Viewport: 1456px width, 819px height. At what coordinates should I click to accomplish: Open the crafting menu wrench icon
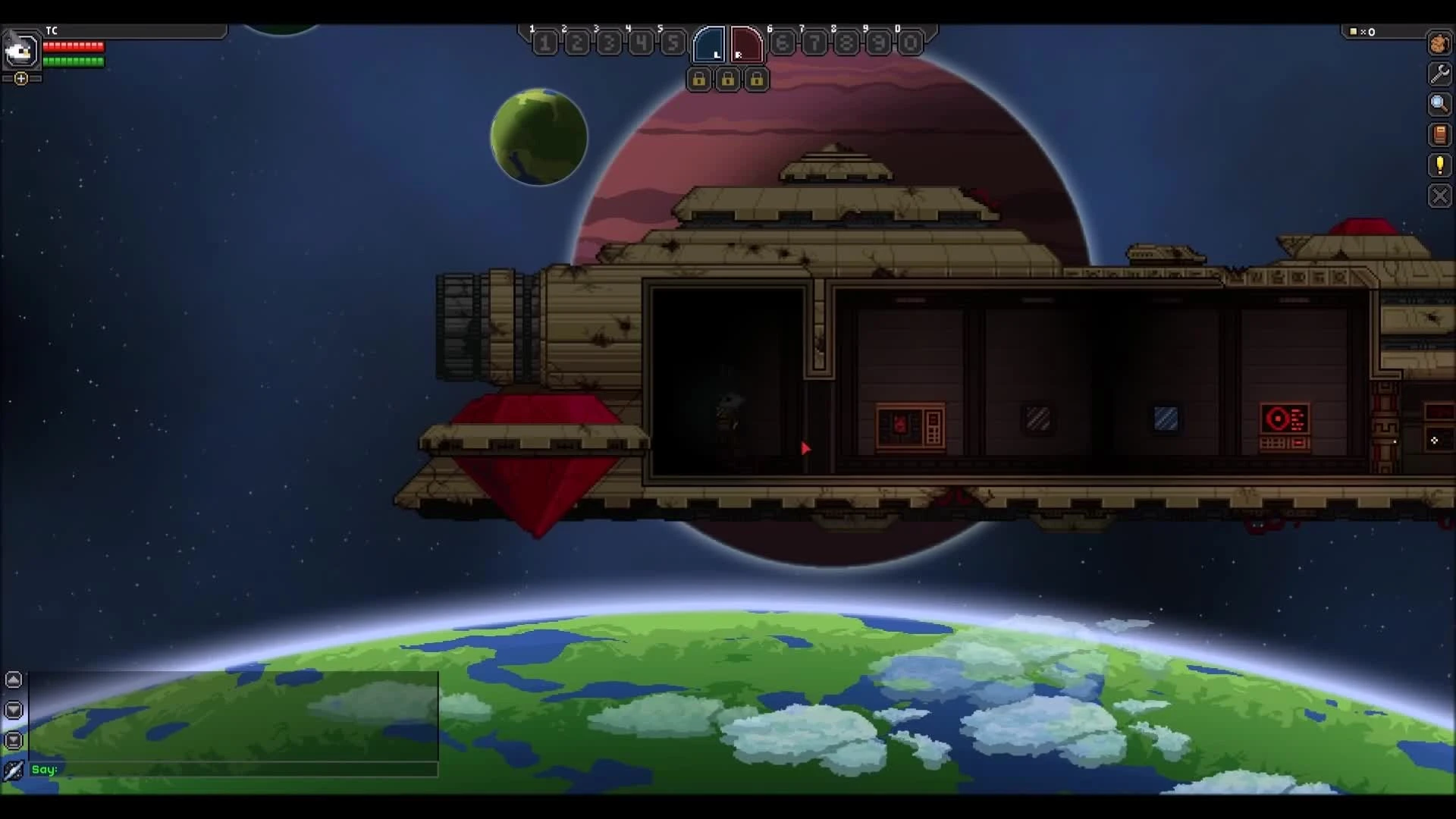point(1439,74)
